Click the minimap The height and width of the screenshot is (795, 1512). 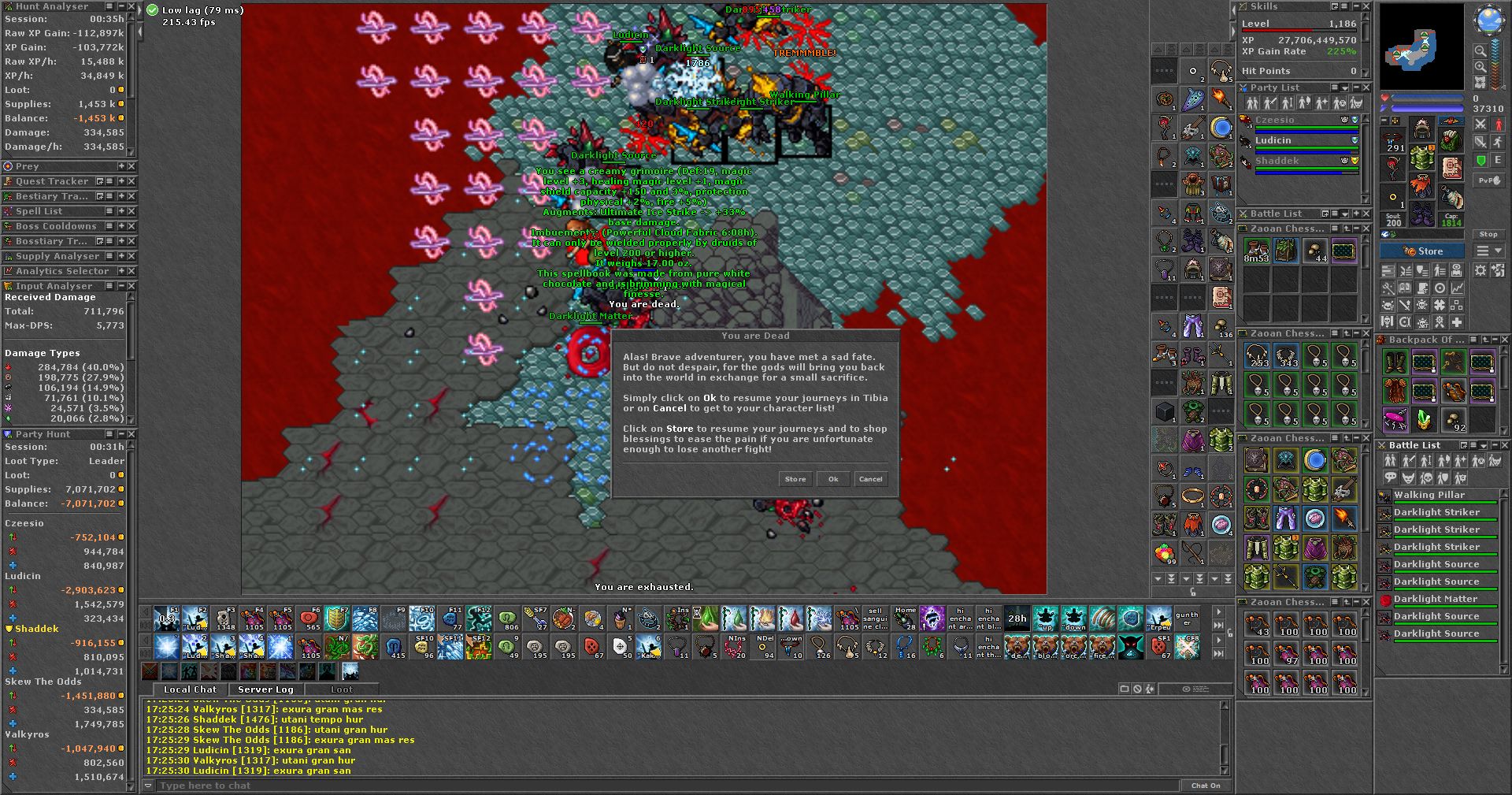[x=1422, y=47]
